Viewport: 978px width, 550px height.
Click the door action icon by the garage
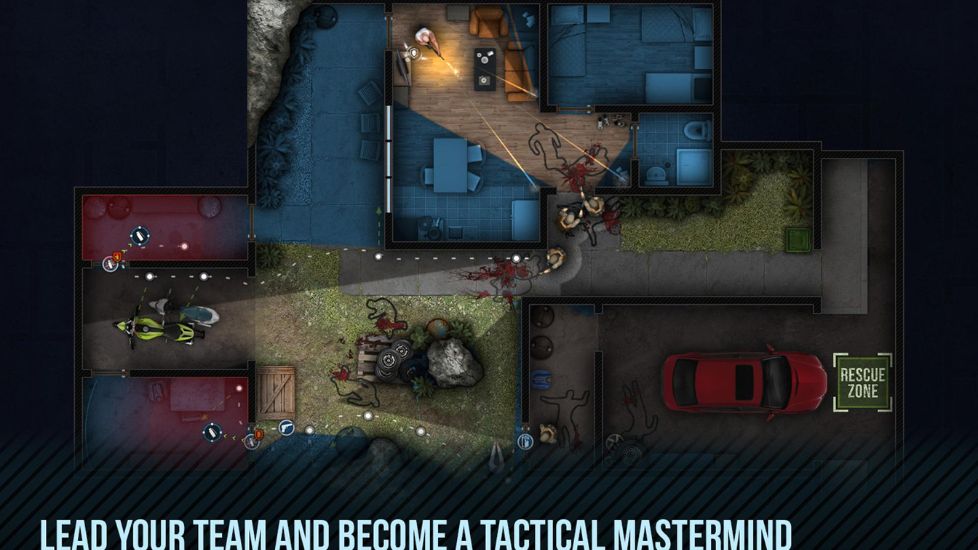click(525, 440)
